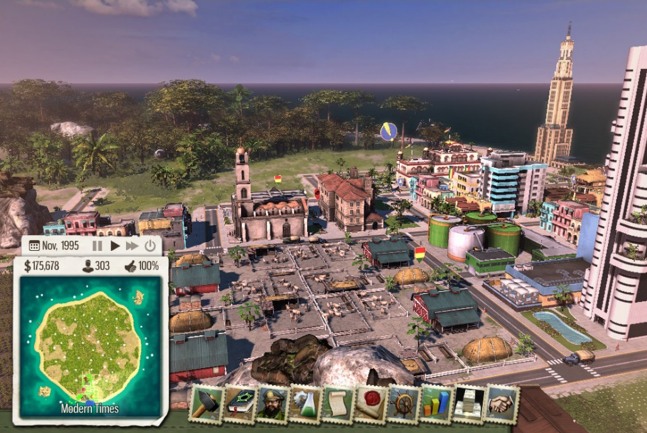Open the almanac book icon
Screen dimensions: 647x433
coord(239,403)
